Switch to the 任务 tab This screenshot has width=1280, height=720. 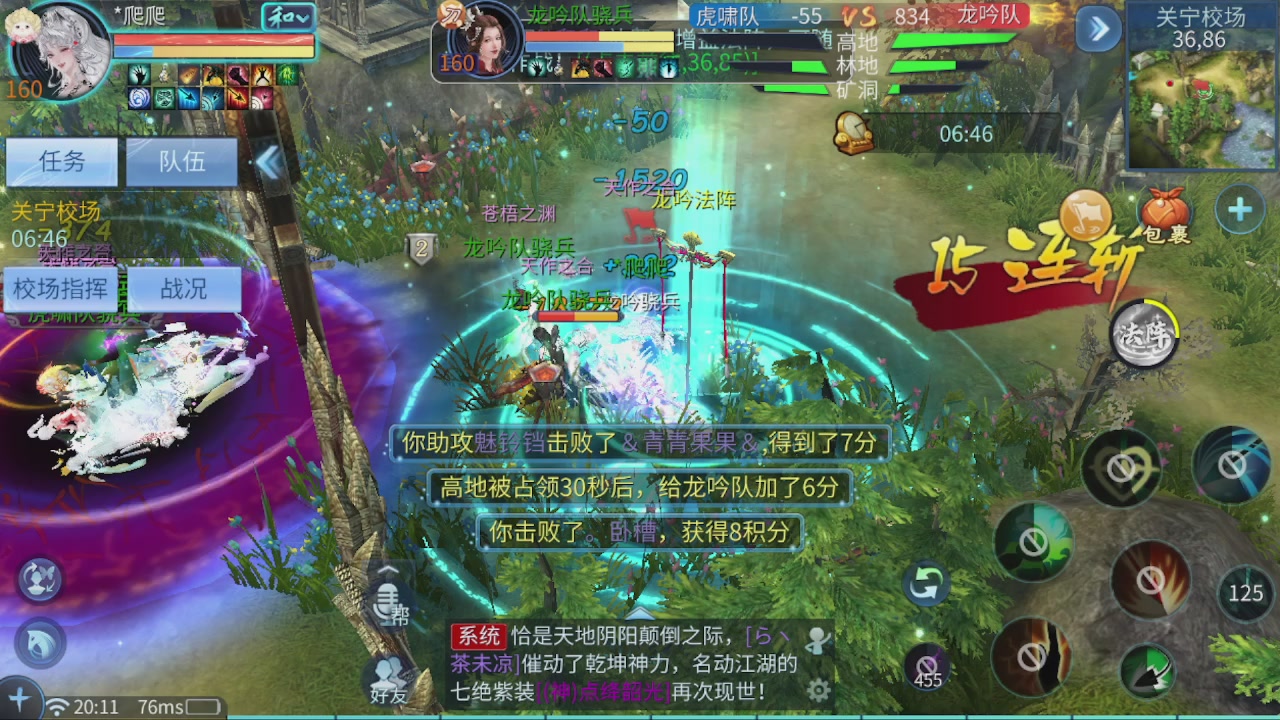pyautogui.click(x=61, y=162)
